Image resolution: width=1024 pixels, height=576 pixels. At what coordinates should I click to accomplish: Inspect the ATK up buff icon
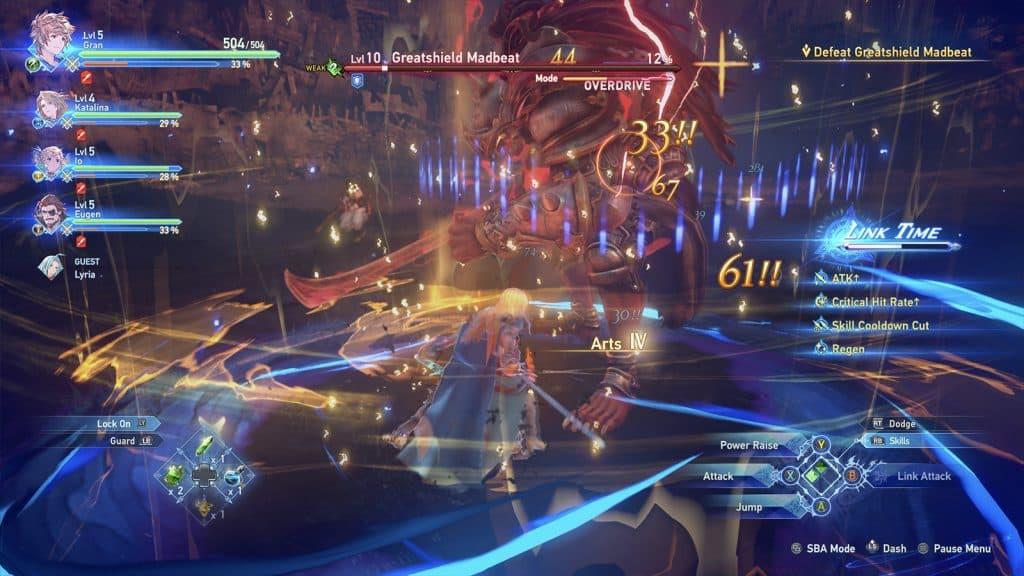820,276
